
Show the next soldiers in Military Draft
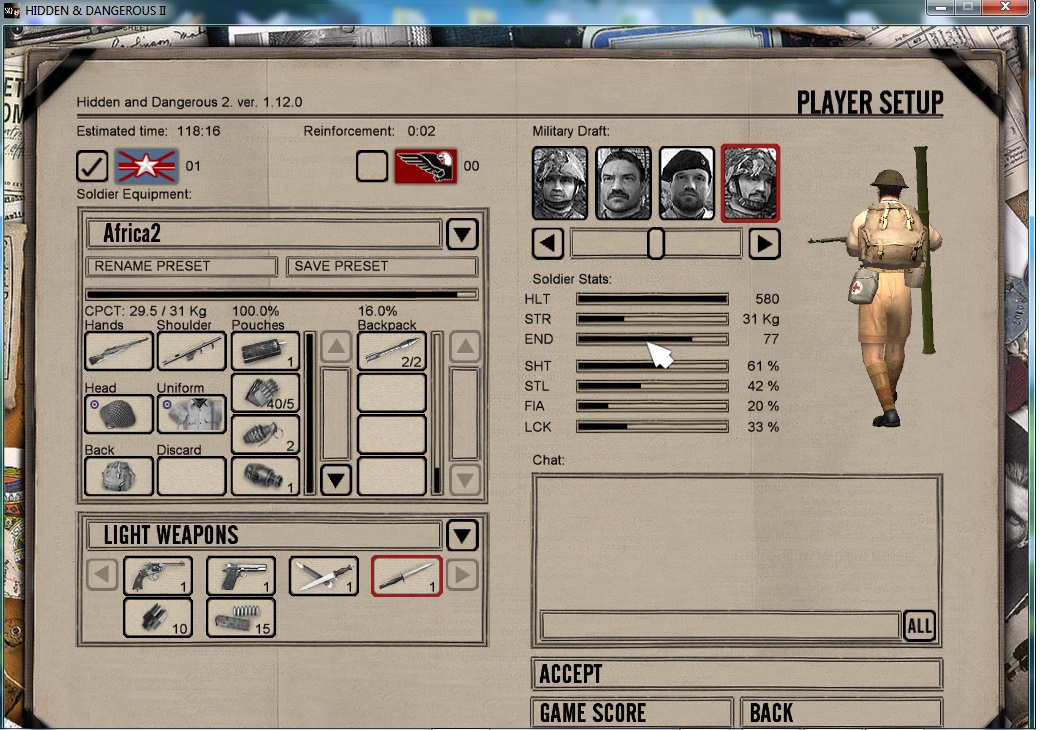click(x=764, y=243)
